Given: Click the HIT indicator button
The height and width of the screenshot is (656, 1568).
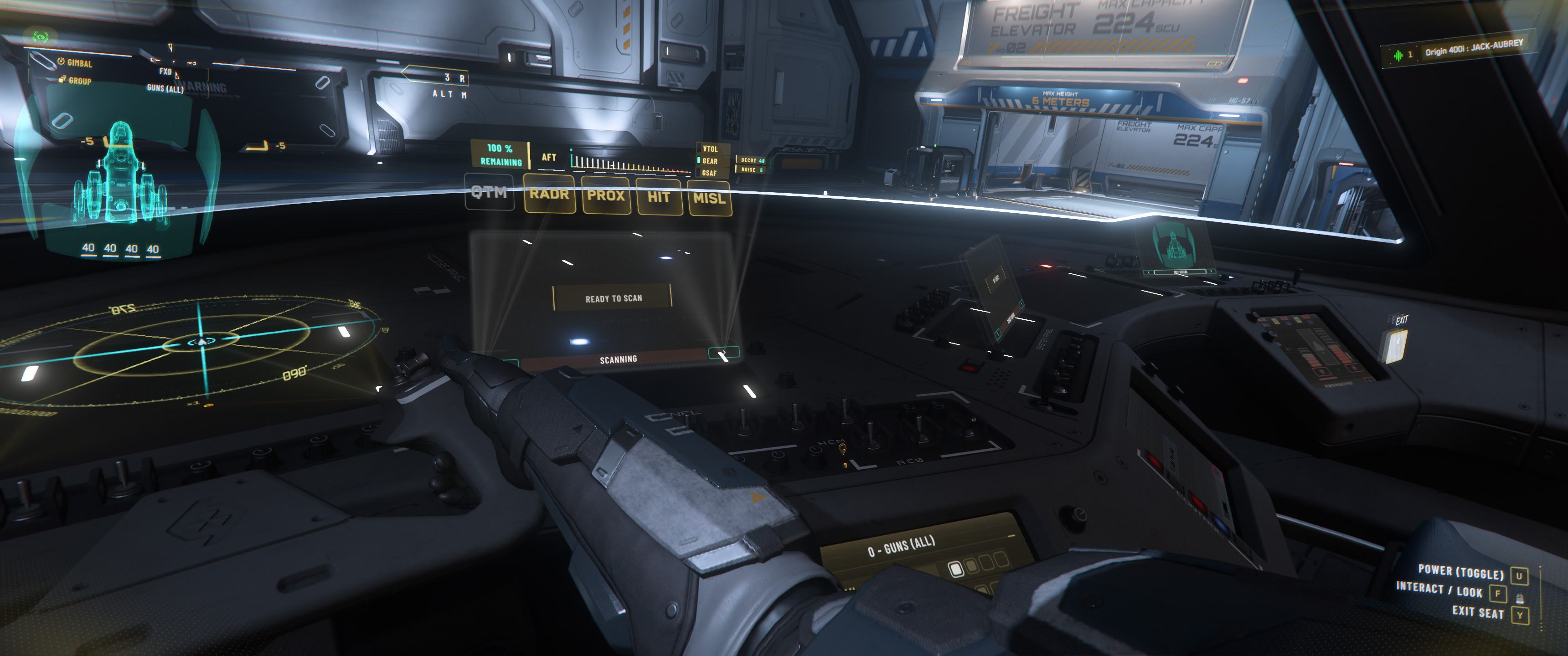Looking at the screenshot, I should pos(659,196).
